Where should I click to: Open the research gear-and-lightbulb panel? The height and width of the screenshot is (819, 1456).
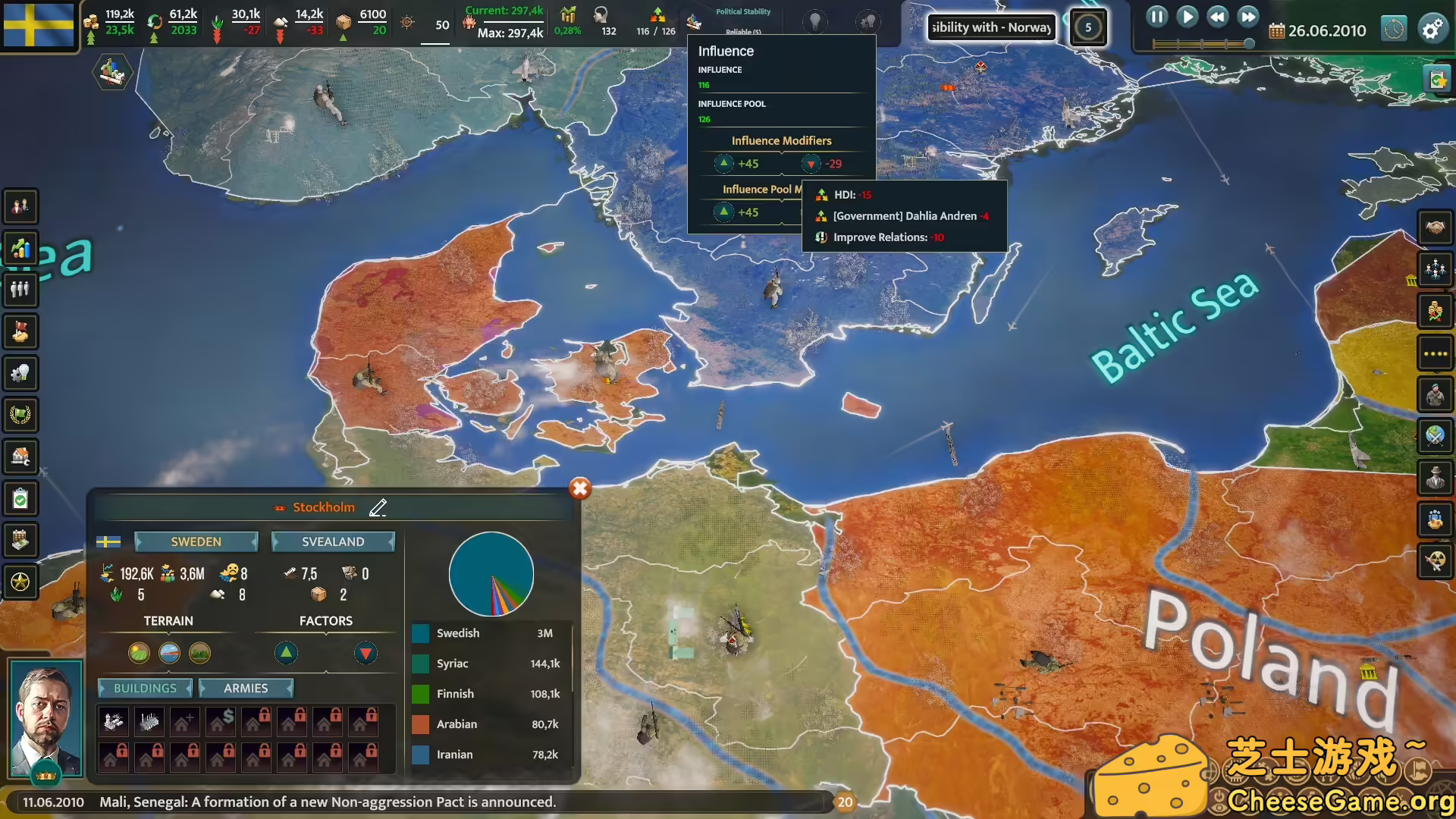point(20,373)
